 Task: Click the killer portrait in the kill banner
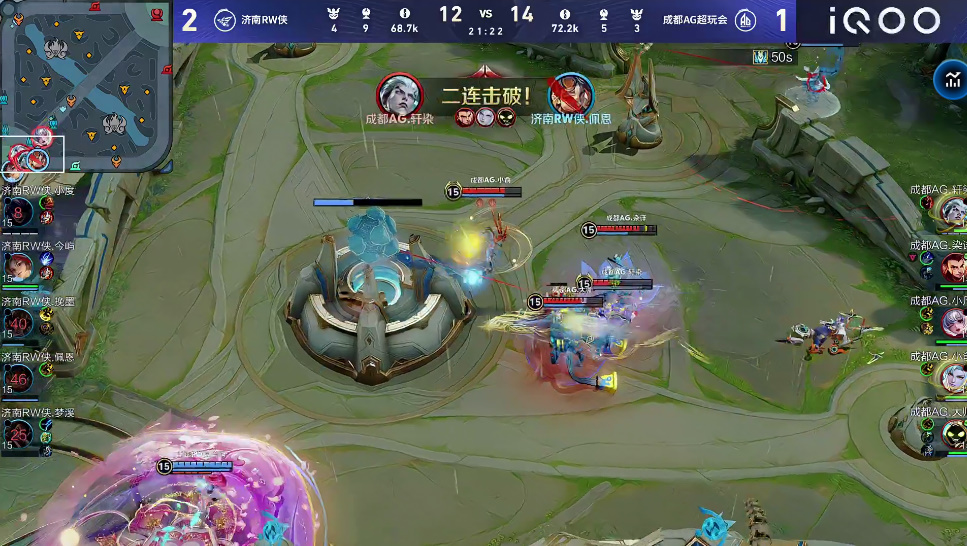[x=399, y=95]
